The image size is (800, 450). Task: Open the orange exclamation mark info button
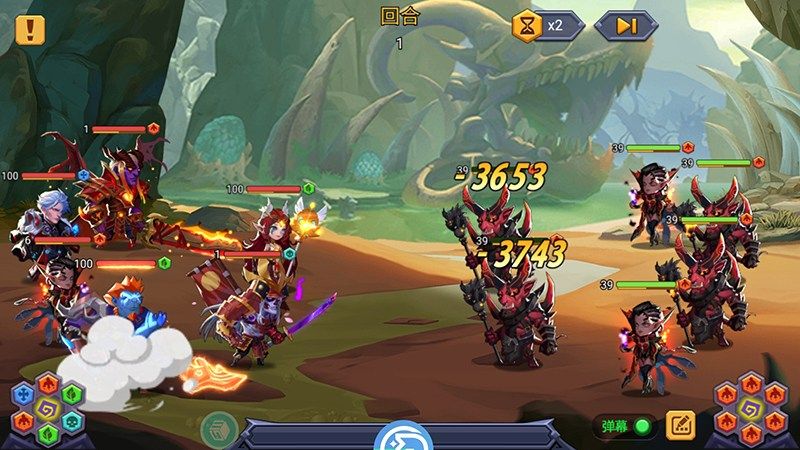(30, 28)
